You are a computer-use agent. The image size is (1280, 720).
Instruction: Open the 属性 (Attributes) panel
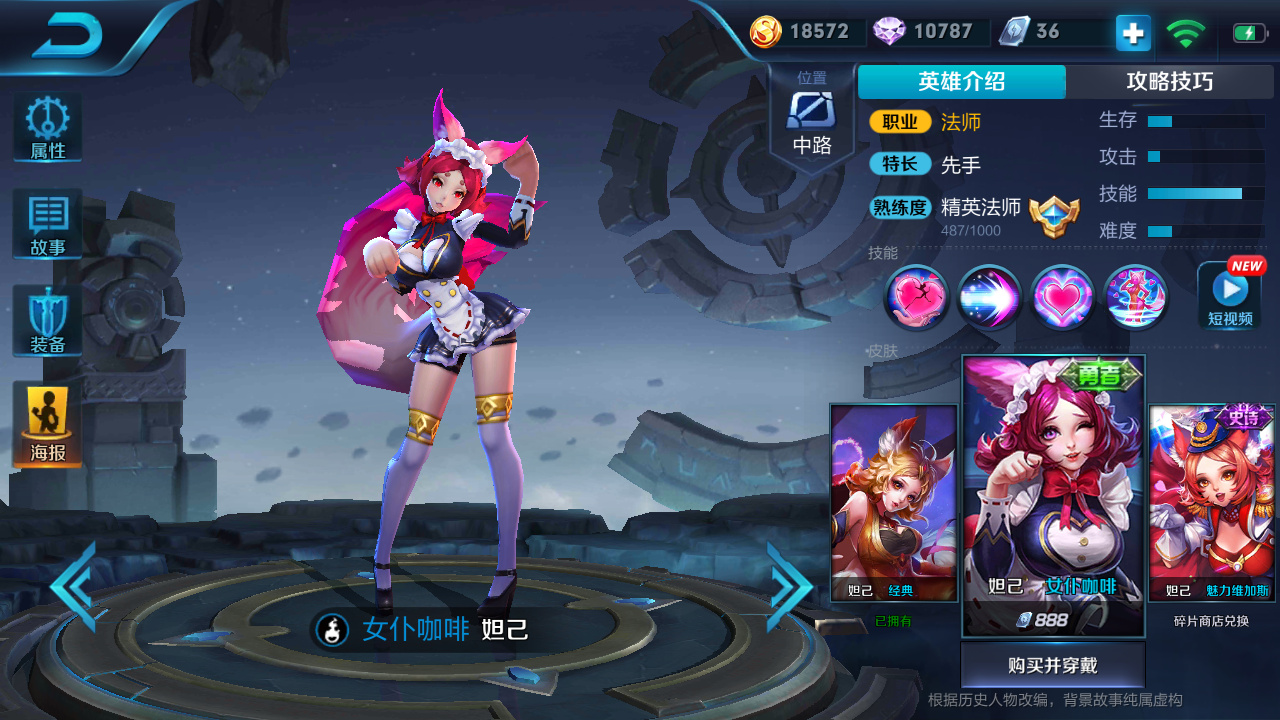coord(46,127)
